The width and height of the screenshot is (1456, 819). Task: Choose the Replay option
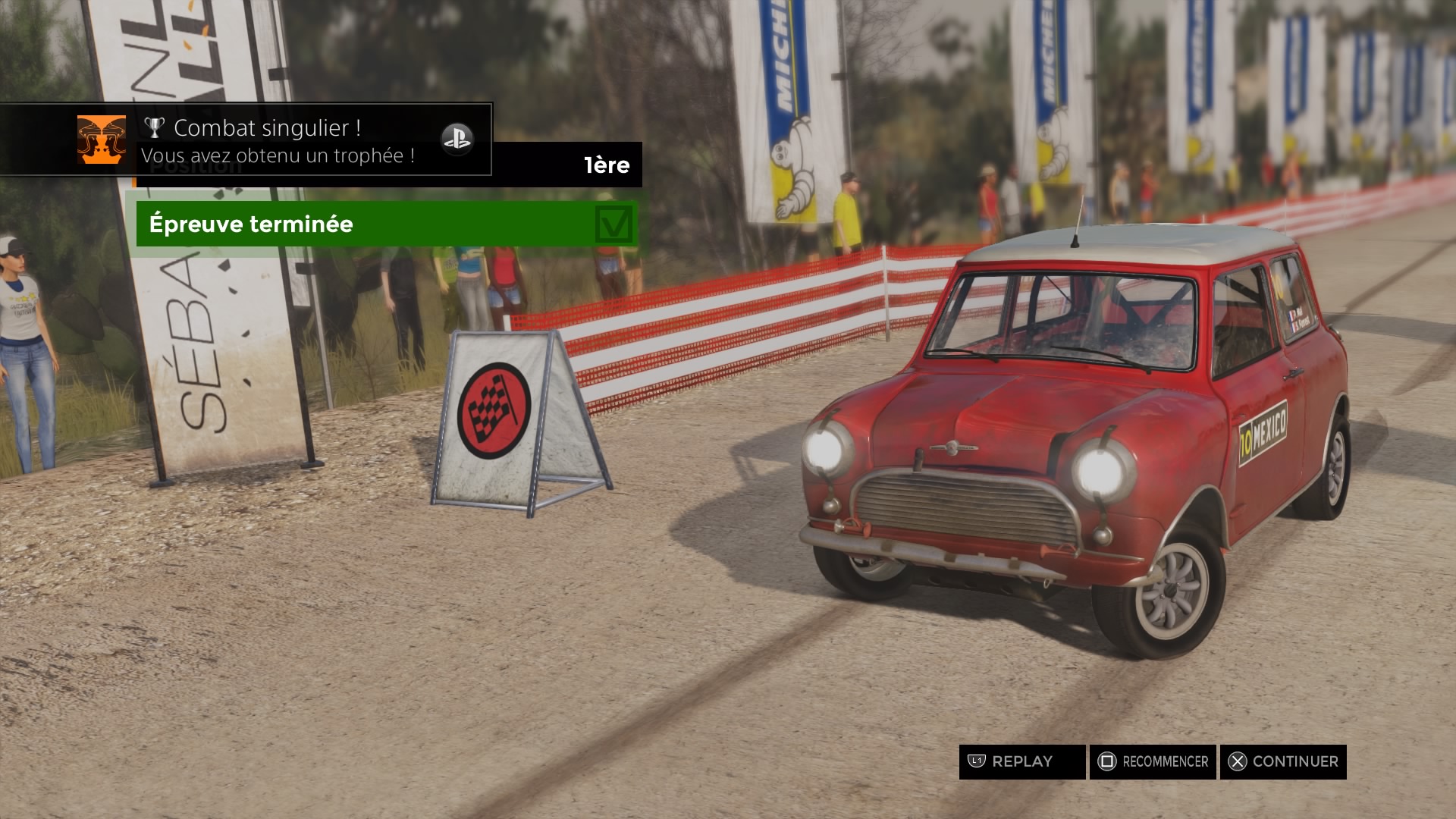1021,761
